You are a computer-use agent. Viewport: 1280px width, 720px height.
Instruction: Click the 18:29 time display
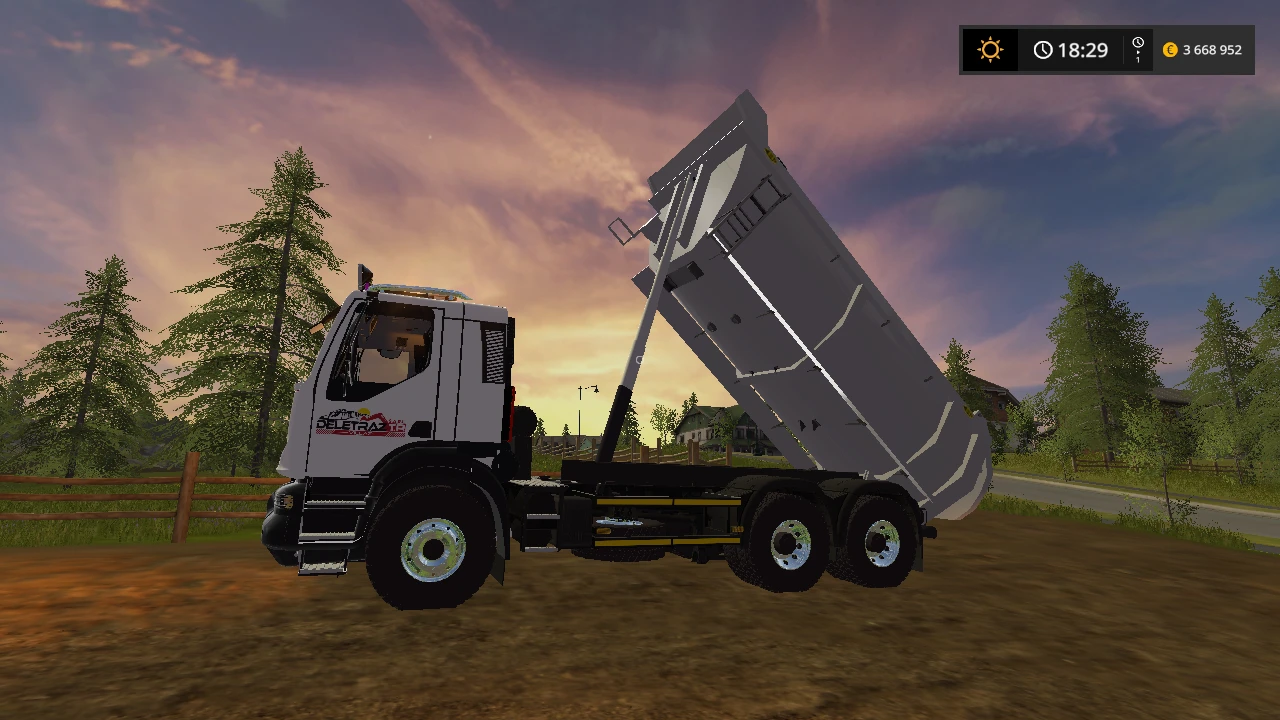(x=1083, y=49)
